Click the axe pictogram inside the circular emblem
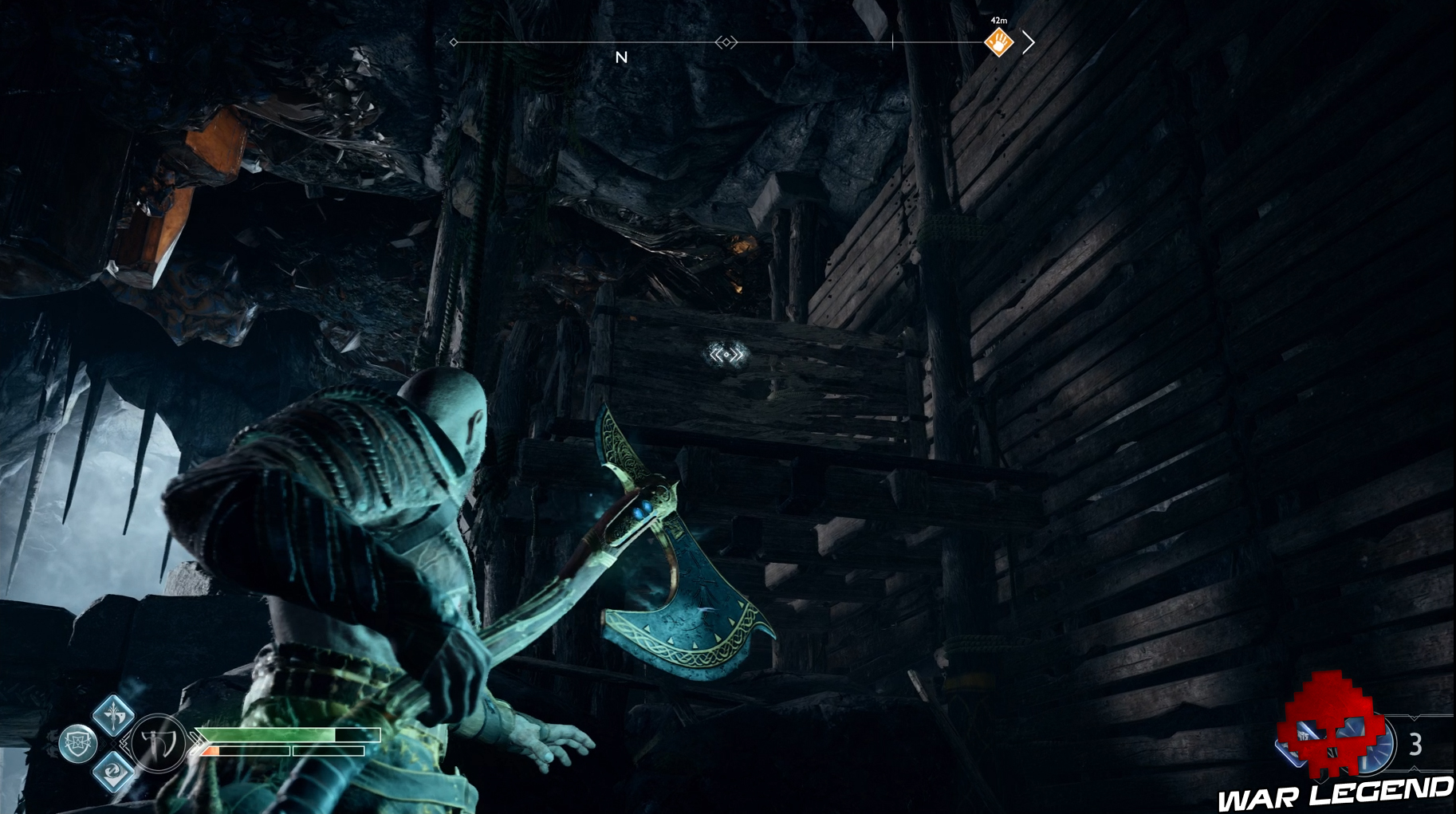The image size is (1456, 814). [158, 742]
